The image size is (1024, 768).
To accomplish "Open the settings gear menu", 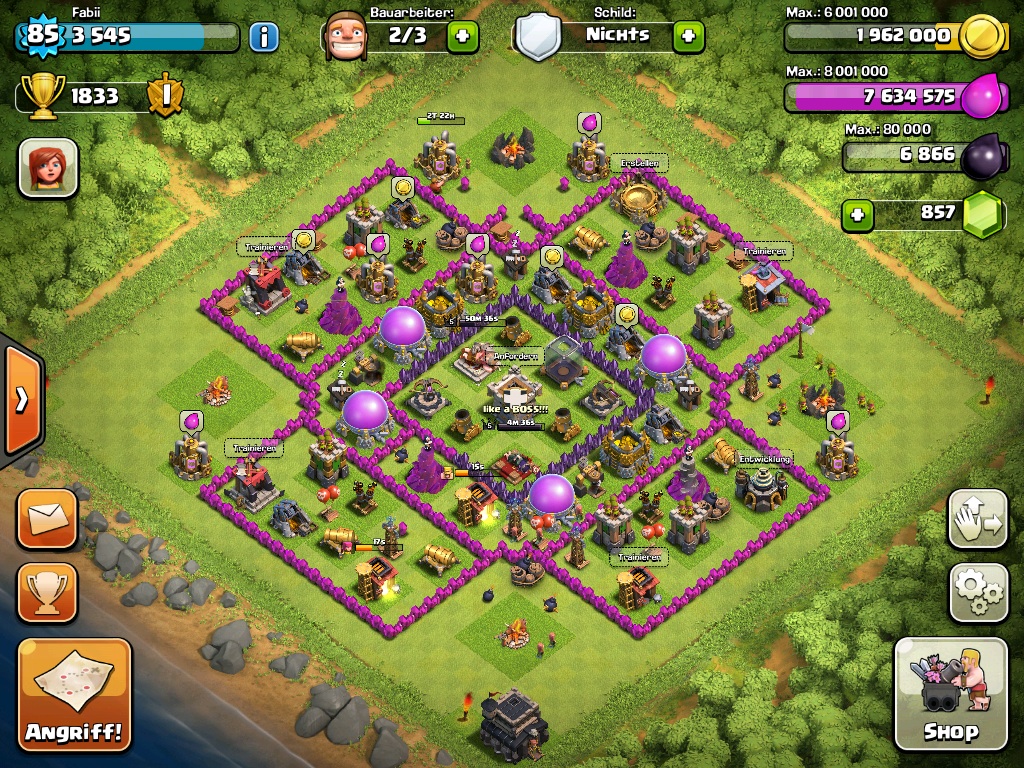I will coord(978,593).
